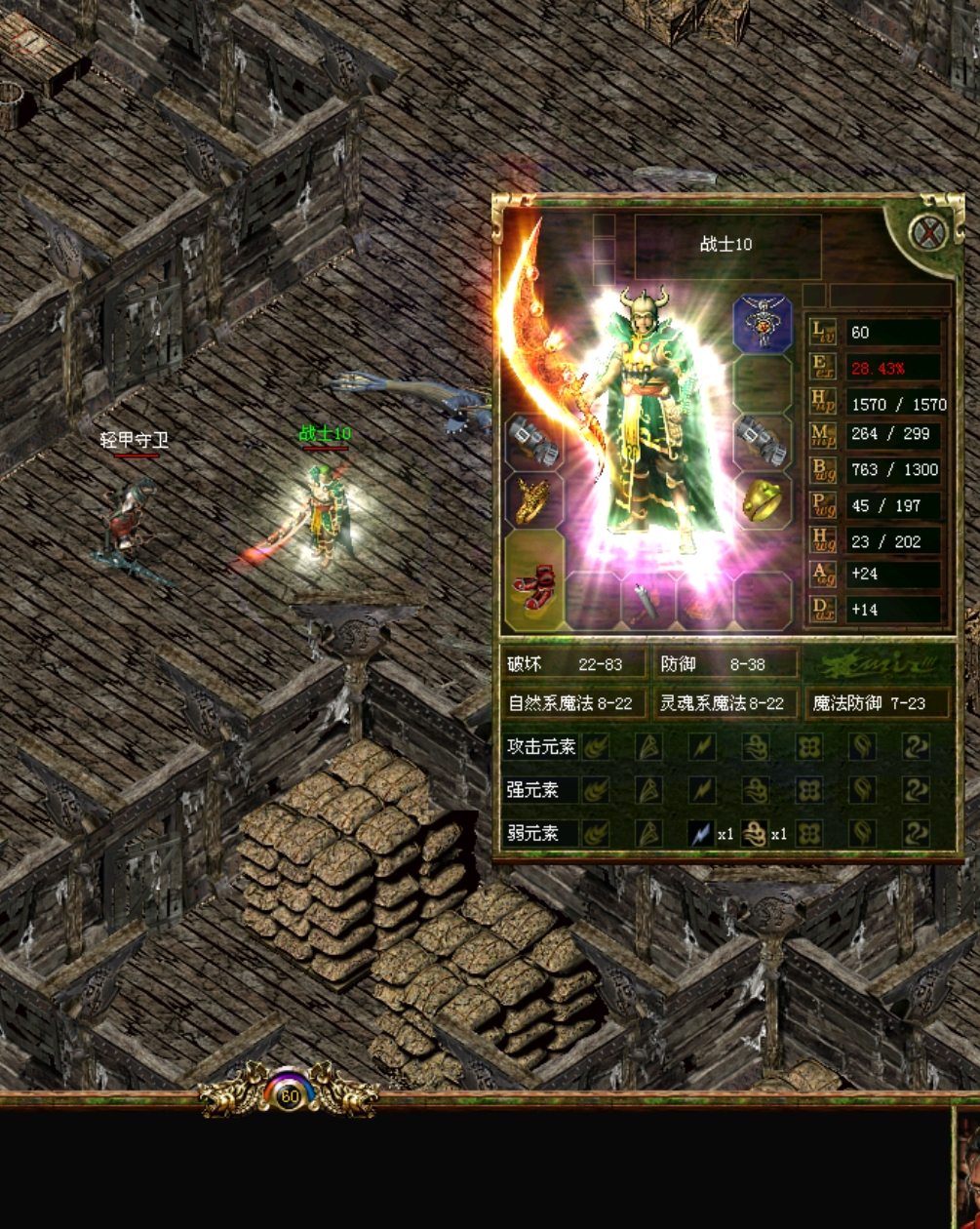Image resolution: width=980 pixels, height=1229 pixels.
Task: Click the round gold ring slot
Action: point(762,500)
